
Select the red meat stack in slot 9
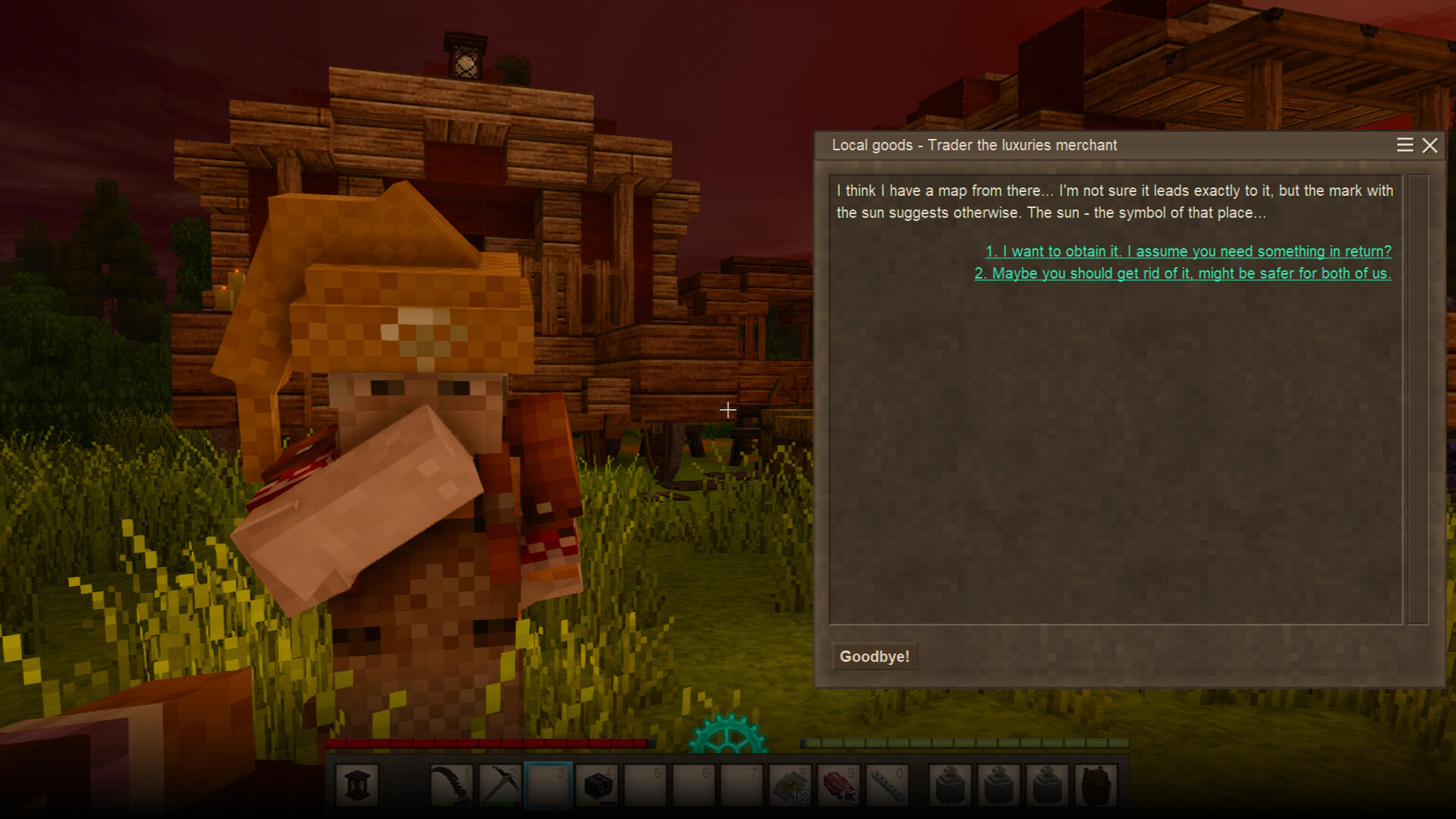tap(839, 785)
